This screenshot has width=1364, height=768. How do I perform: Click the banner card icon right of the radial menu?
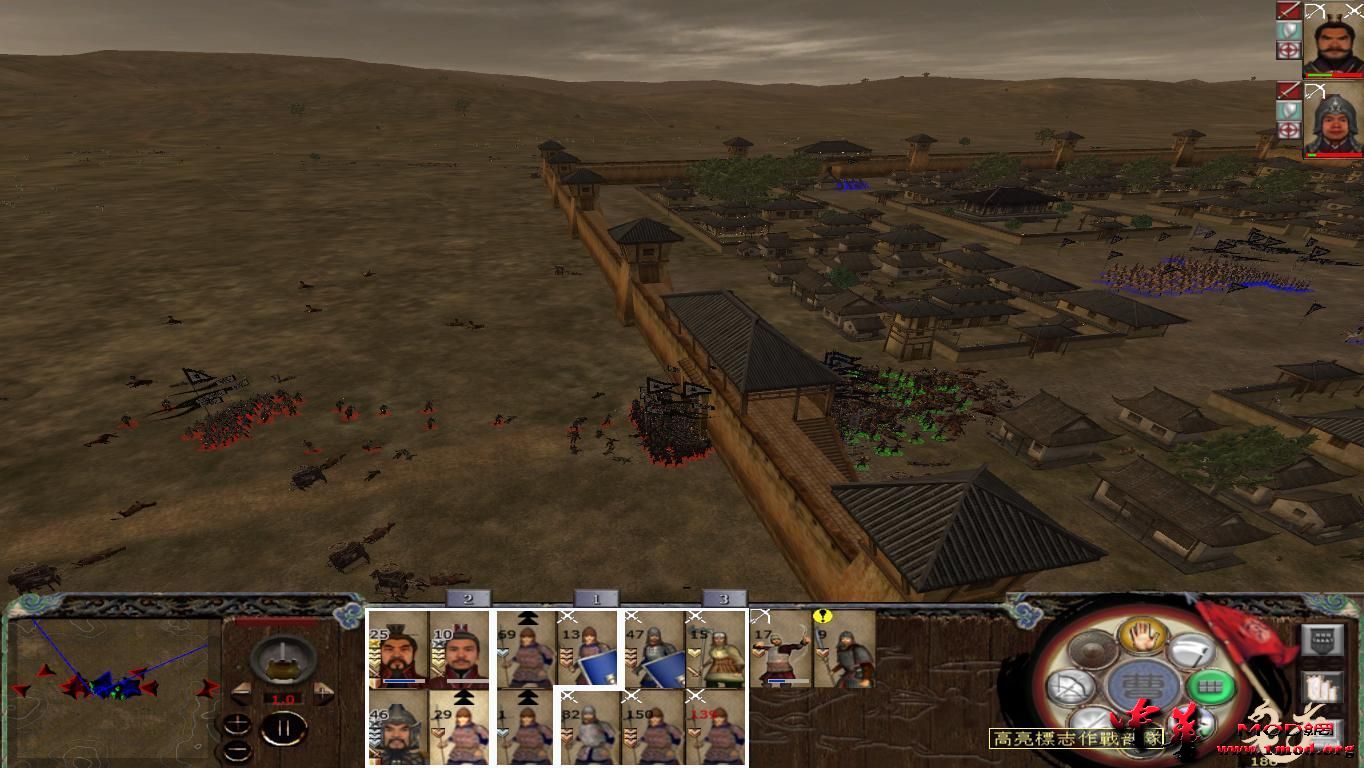(1323, 638)
